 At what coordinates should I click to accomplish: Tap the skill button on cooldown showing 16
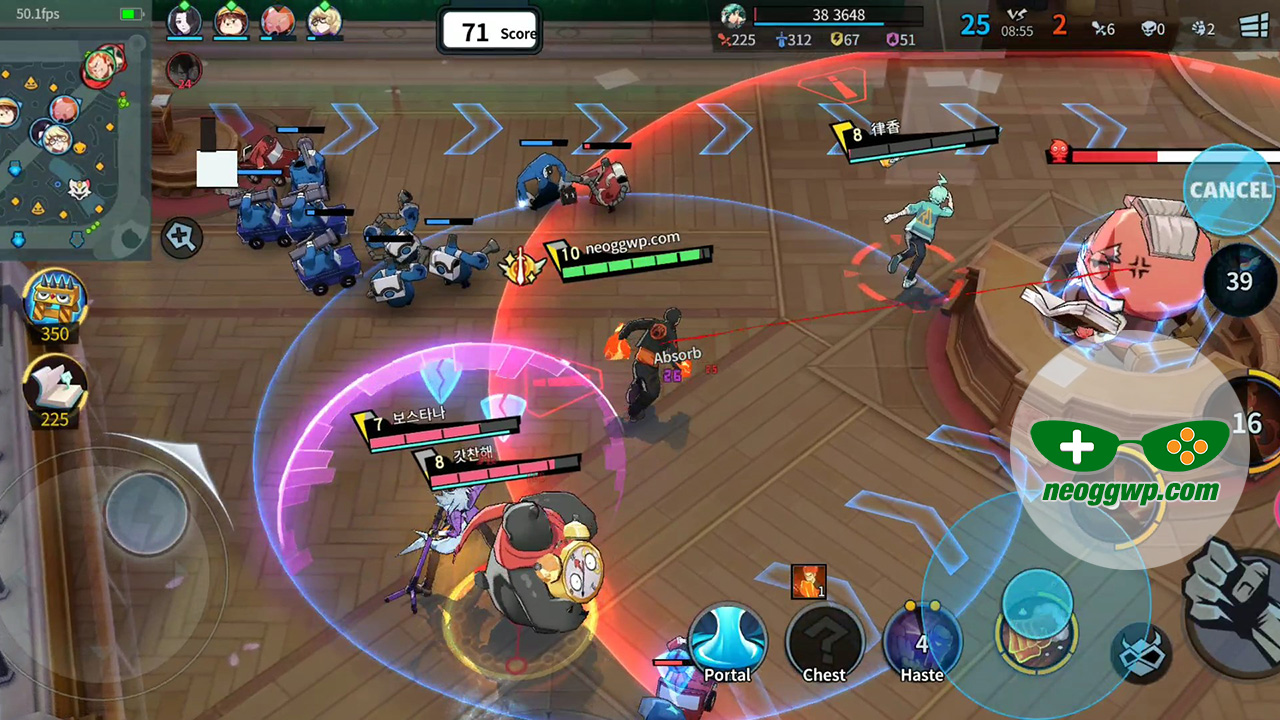point(1245,423)
